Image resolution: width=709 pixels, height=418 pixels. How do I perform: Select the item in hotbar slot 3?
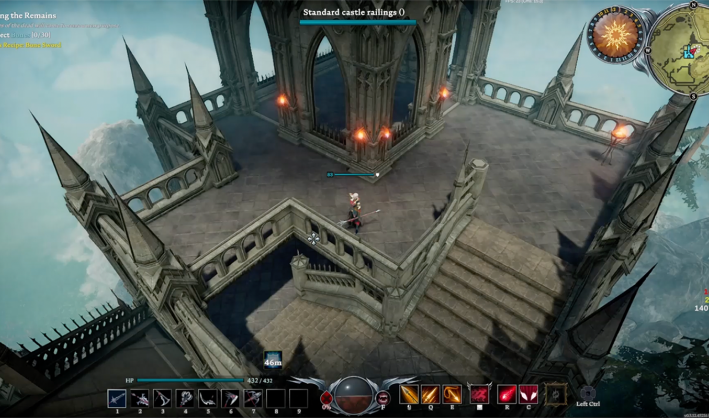163,398
